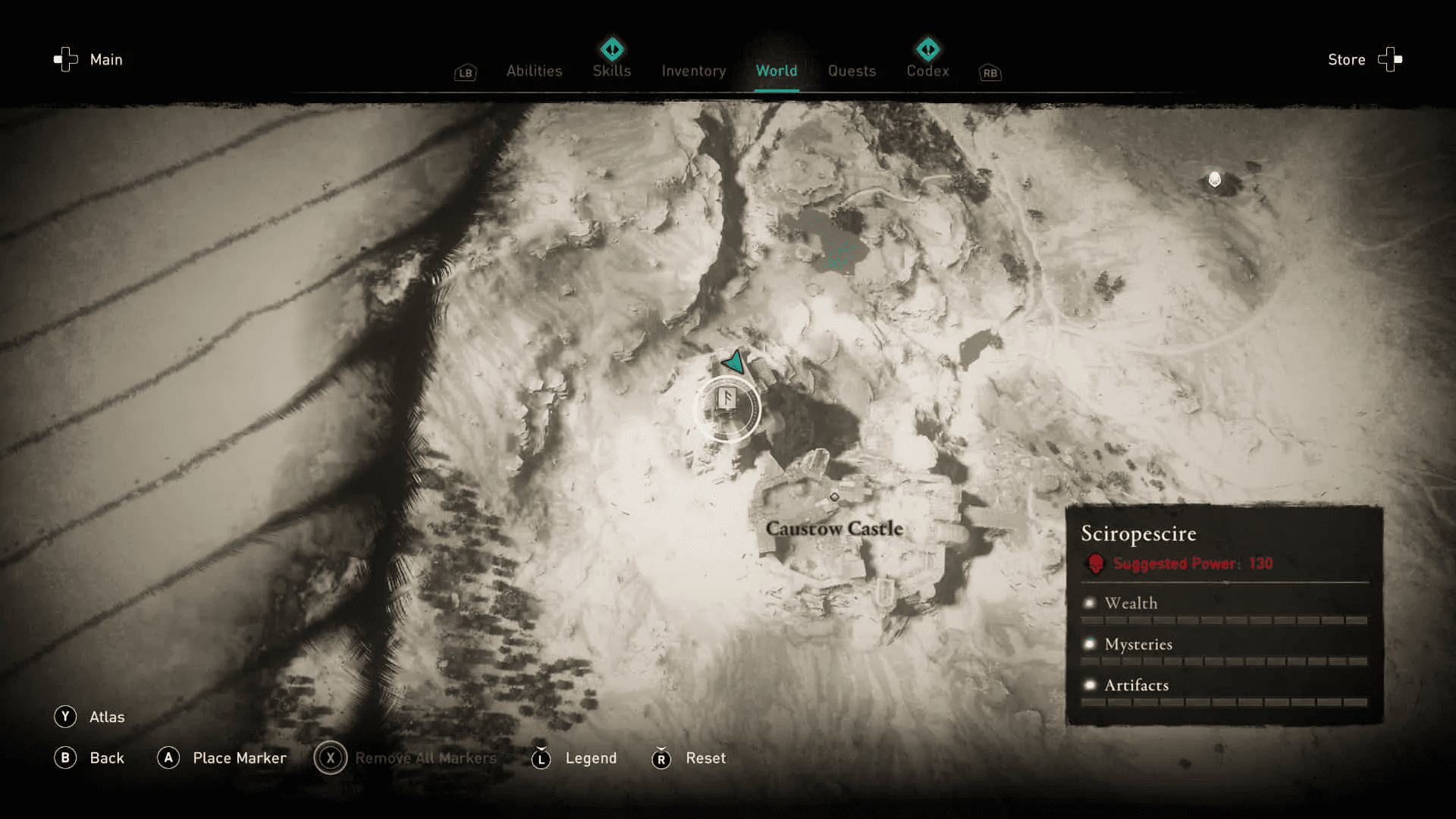The height and width of the screenshot is (819, 1456).
Task: Open the Legend with the L button
Action: (541, 758)
